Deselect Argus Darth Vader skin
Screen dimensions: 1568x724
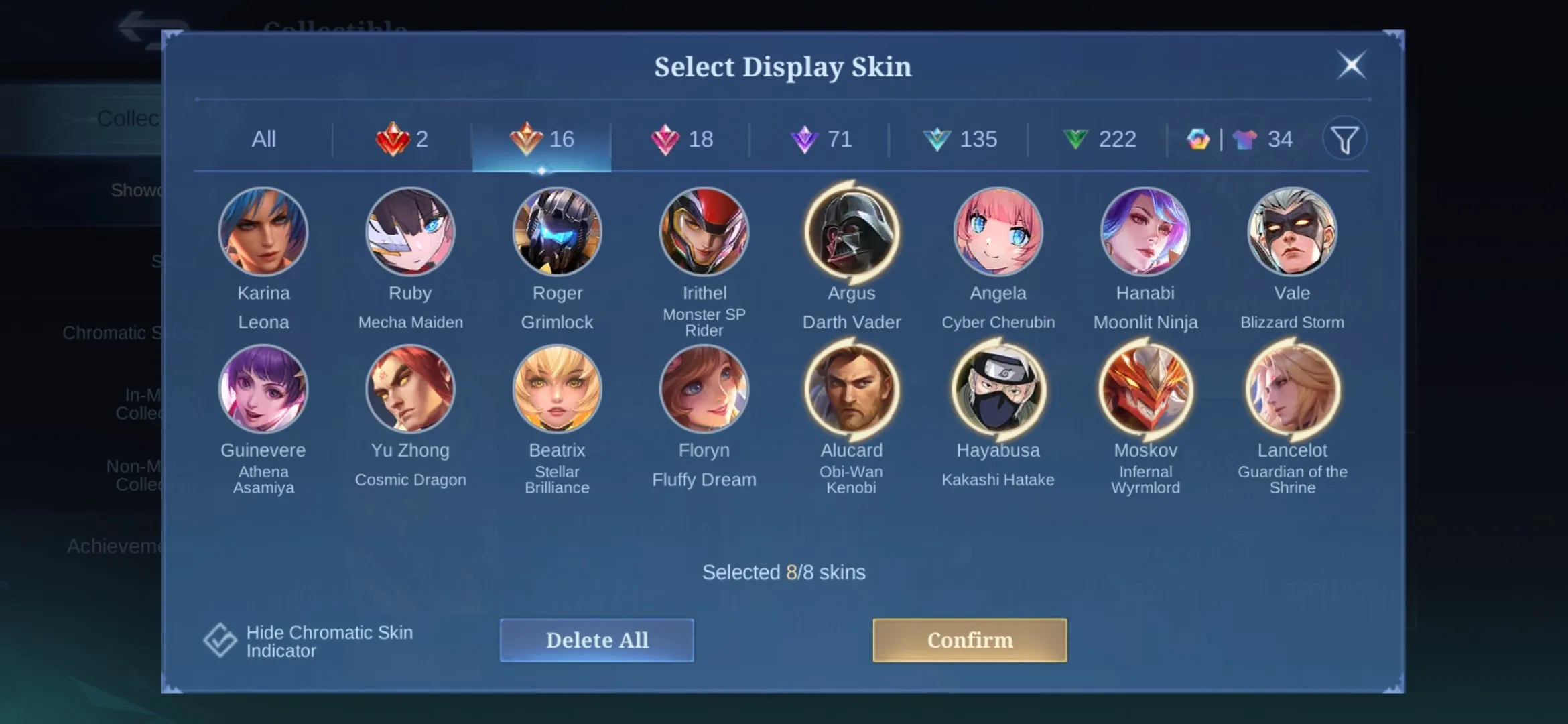click(852, 231)
